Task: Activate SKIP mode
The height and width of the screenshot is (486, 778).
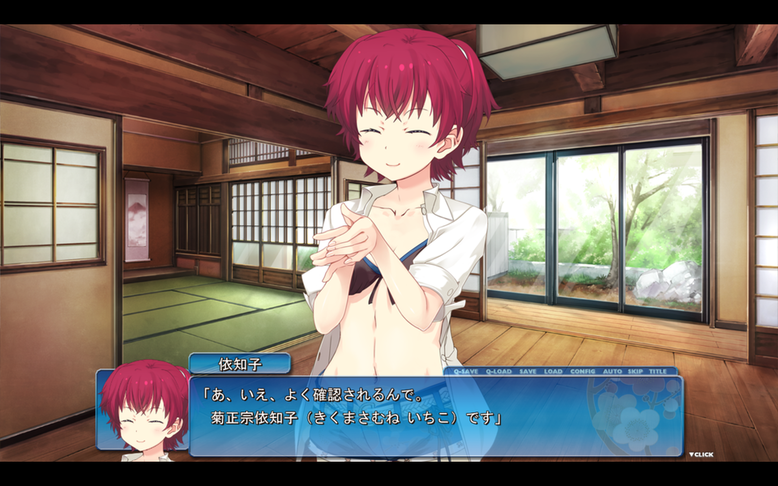Action: tap(636, 371)
